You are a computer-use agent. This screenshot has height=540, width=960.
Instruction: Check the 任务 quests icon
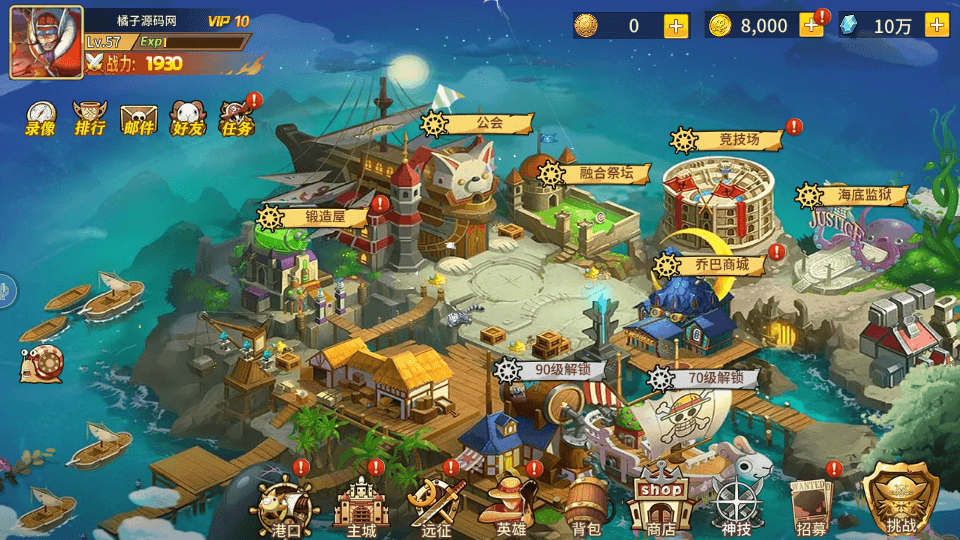click(x=237, y=118)
